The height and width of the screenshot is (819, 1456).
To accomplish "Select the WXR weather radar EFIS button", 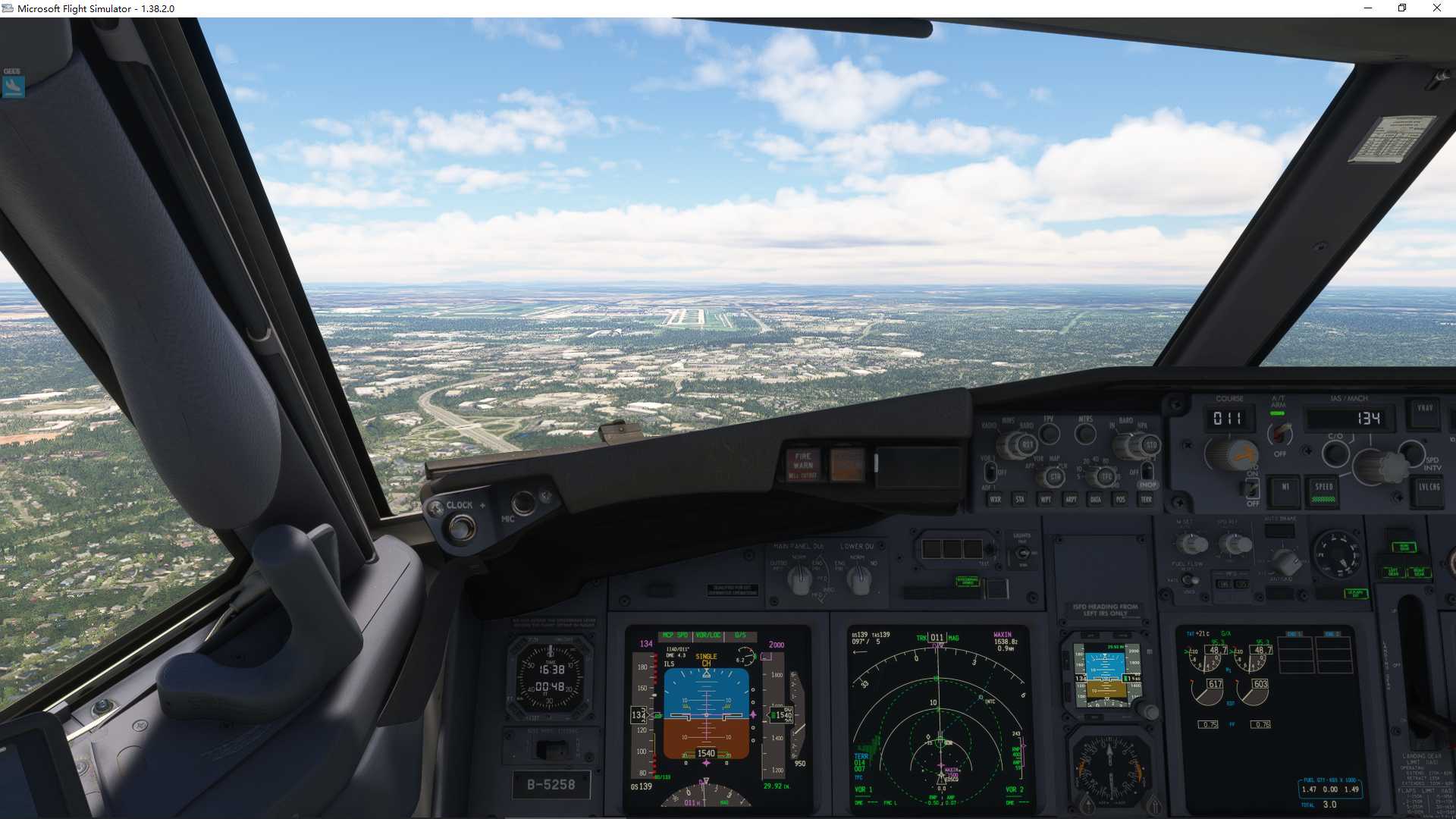I will click(995, 500).
